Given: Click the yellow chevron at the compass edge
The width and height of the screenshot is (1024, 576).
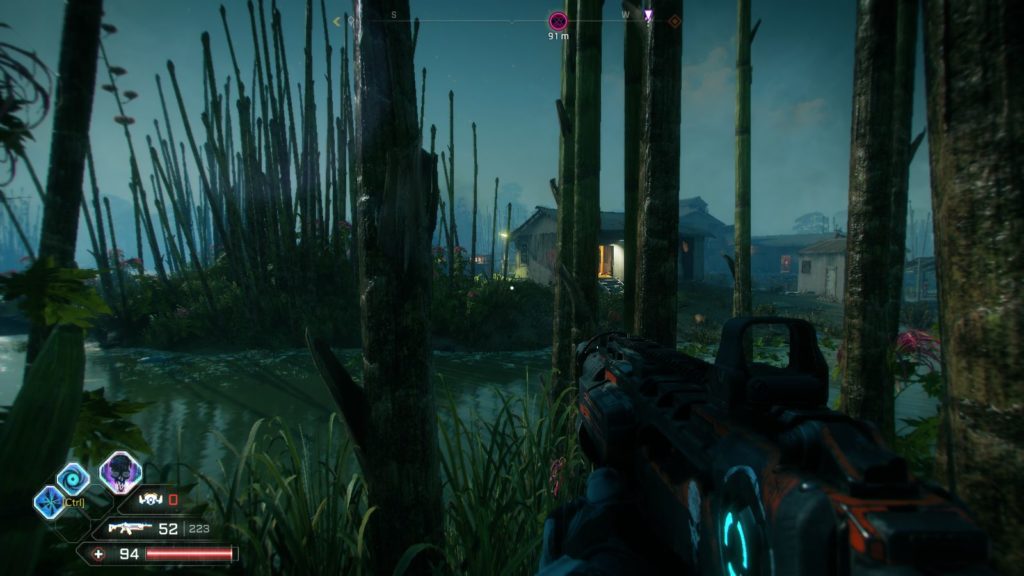Looking at the screenshot, I should [337, 20].
